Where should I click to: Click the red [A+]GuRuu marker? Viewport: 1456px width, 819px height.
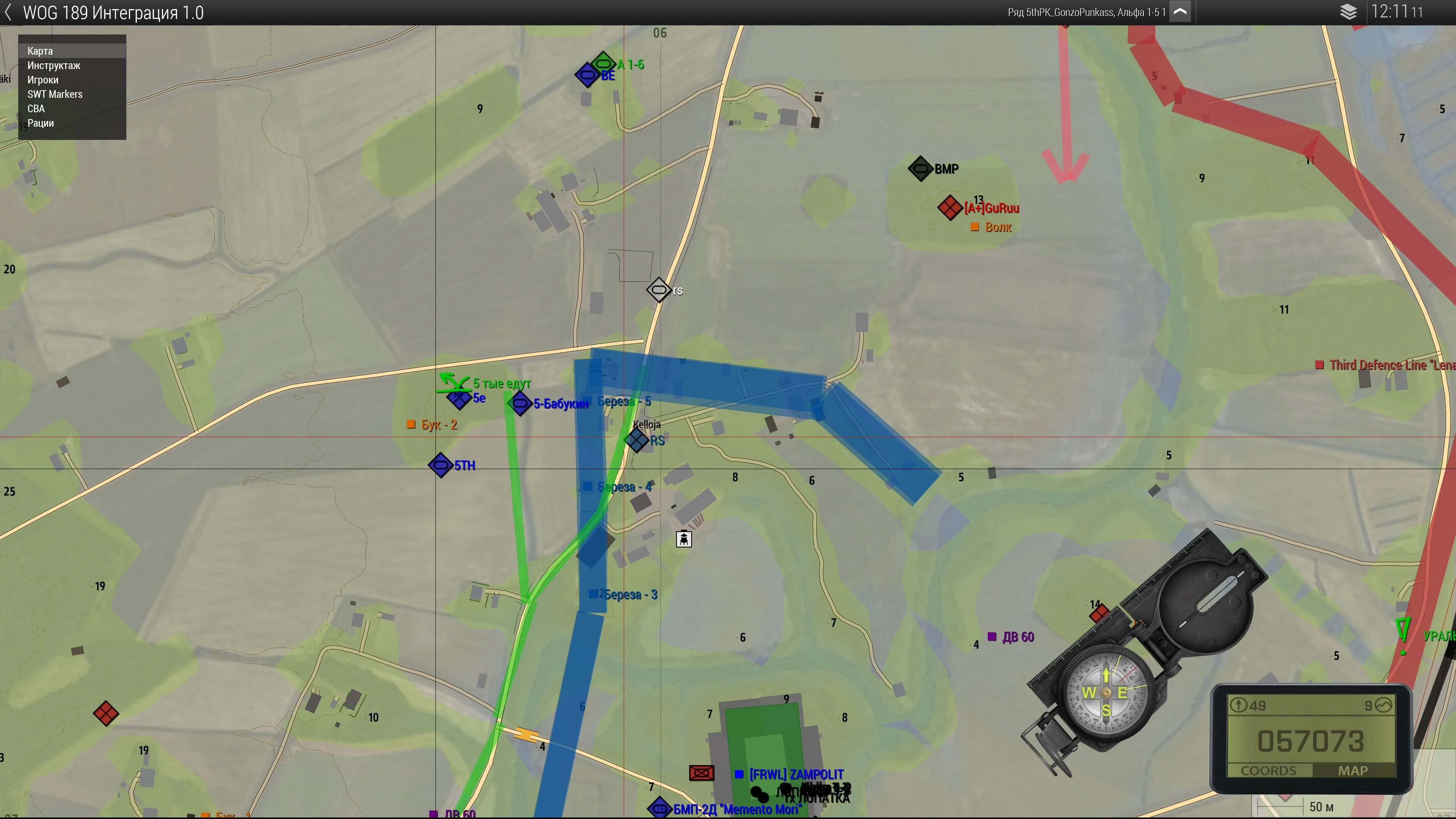[949, 207]
